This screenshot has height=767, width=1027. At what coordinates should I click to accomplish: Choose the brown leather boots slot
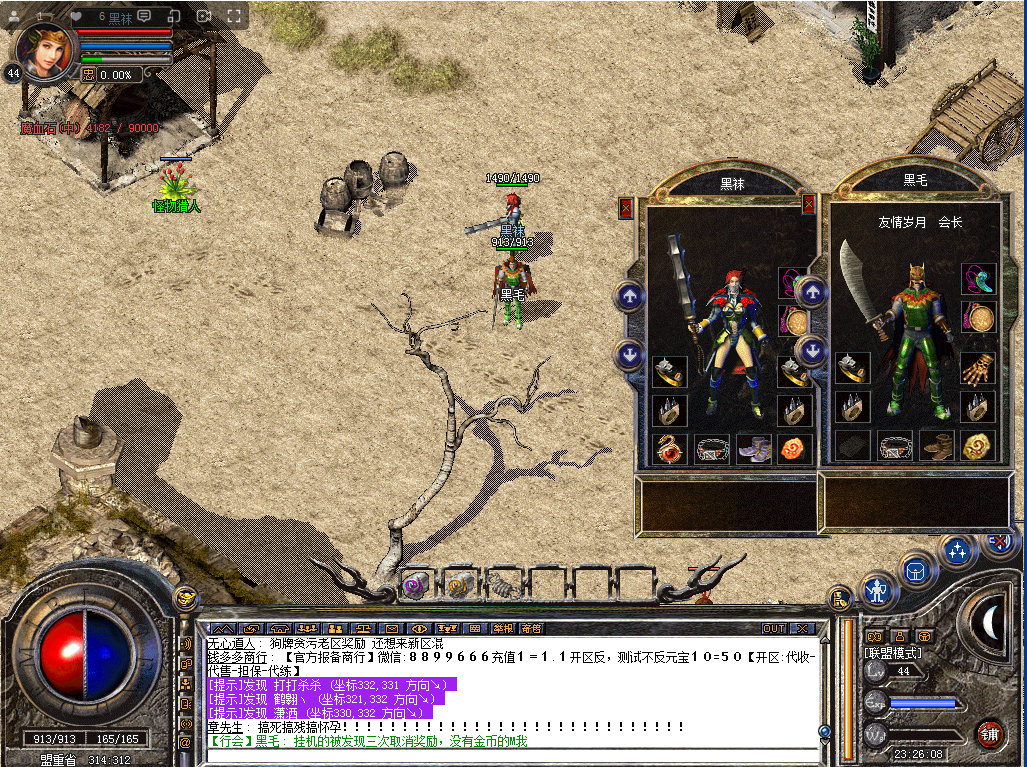pos(936,446)
